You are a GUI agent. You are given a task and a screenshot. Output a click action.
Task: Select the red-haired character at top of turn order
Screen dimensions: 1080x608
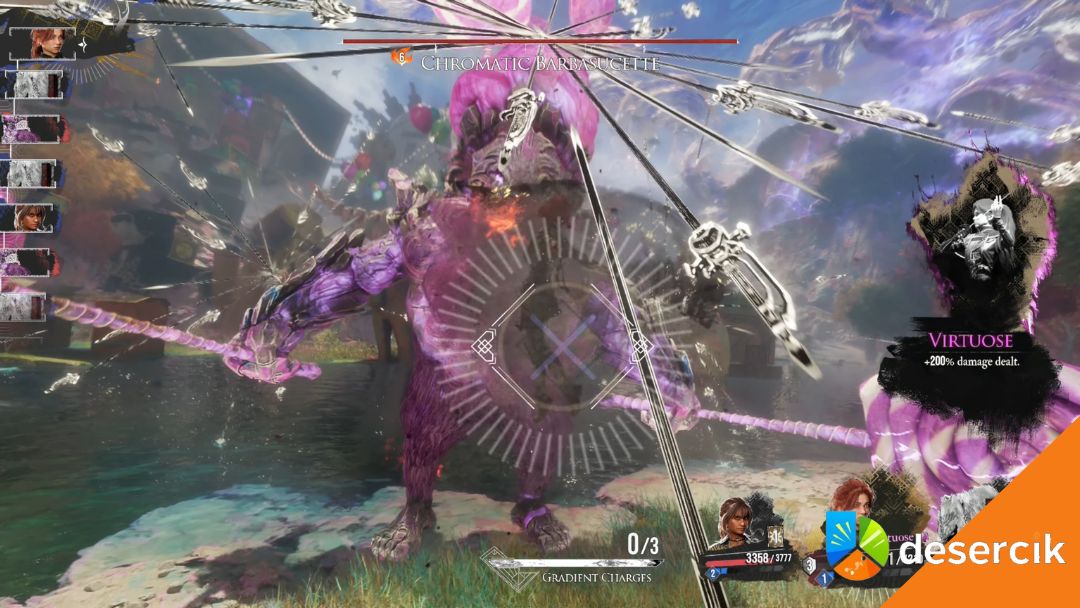tap(46, 43)
